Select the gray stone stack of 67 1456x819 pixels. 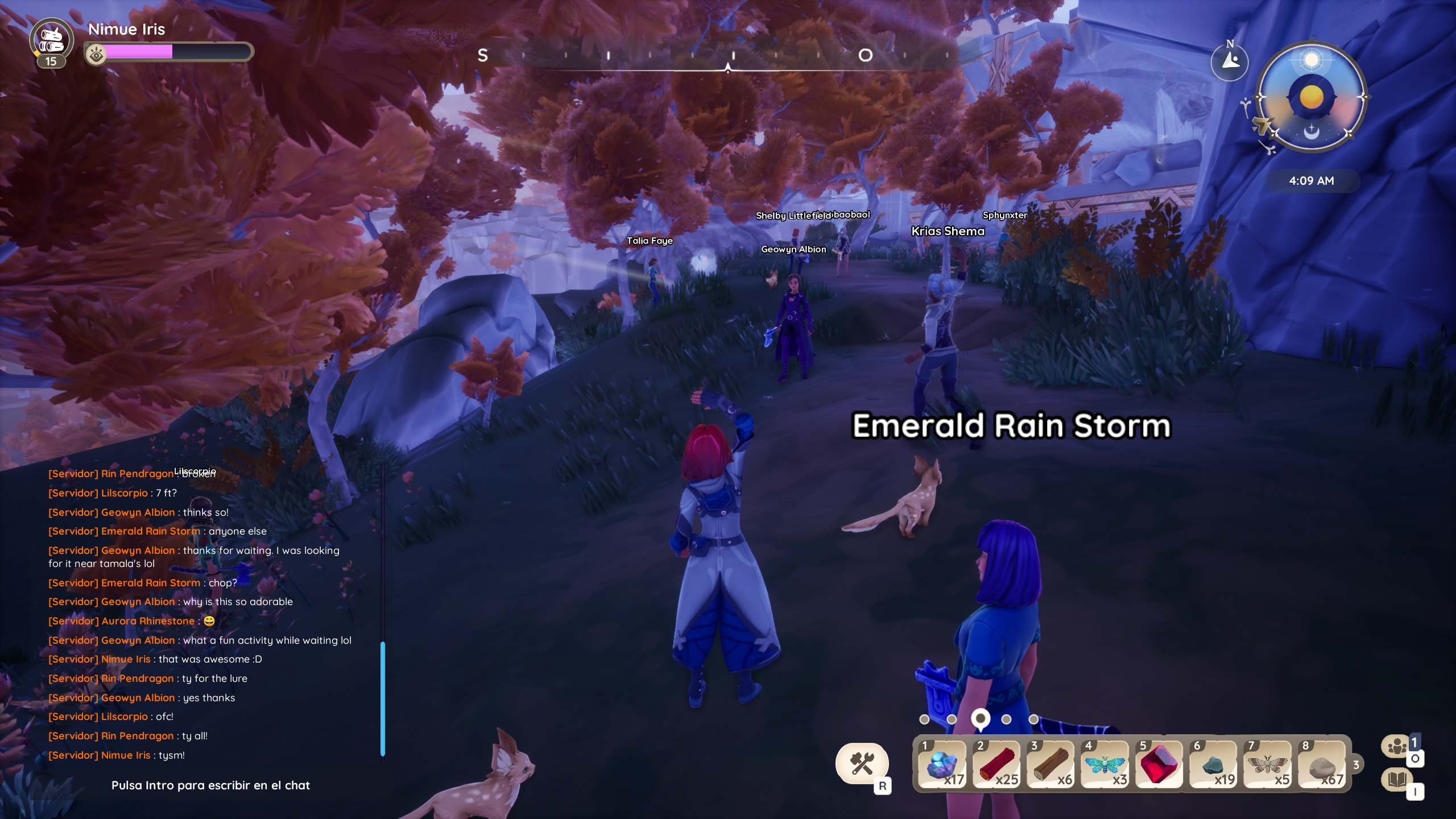tap(1322, 765)
